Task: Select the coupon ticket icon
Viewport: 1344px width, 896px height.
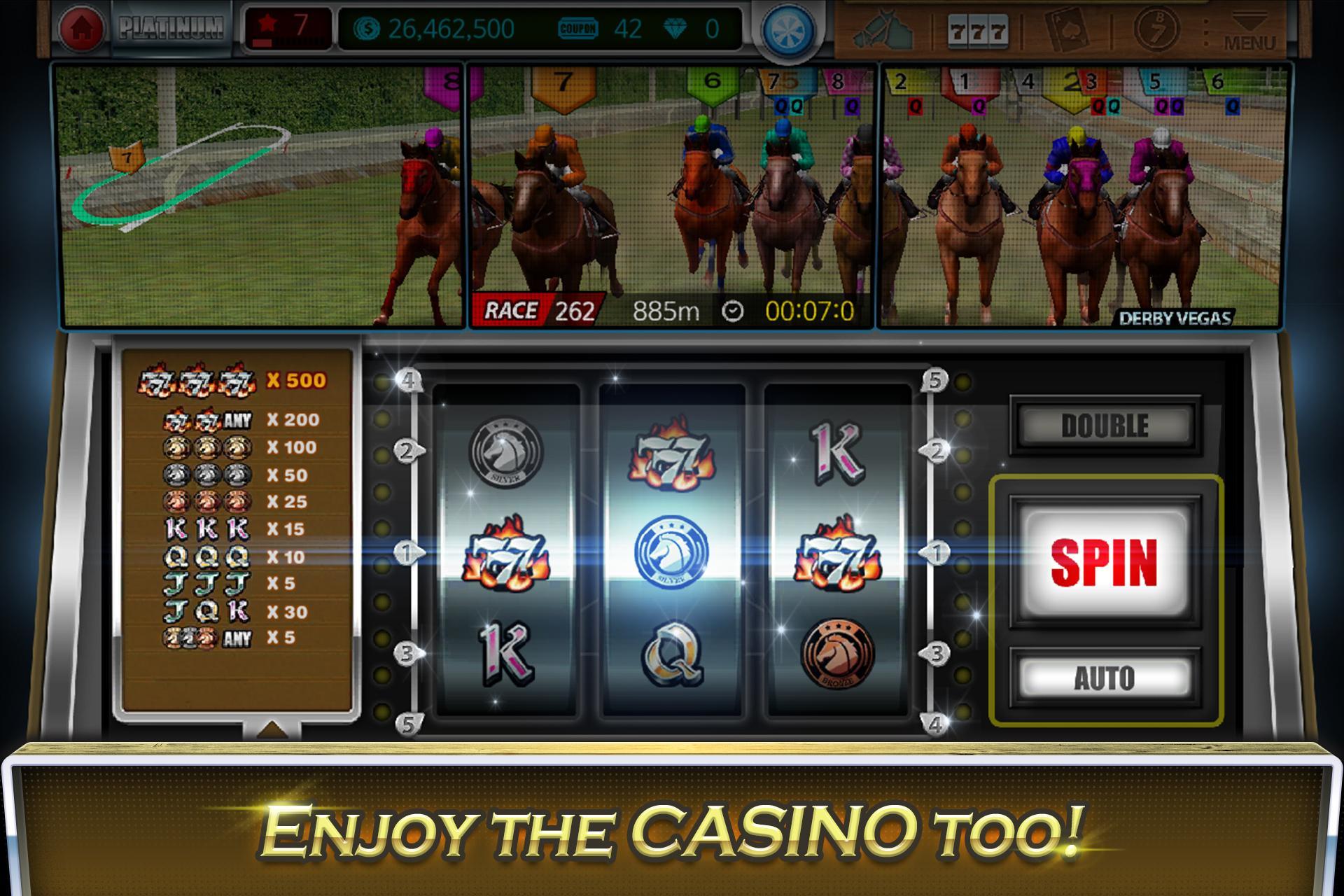Action: [579, 28]
